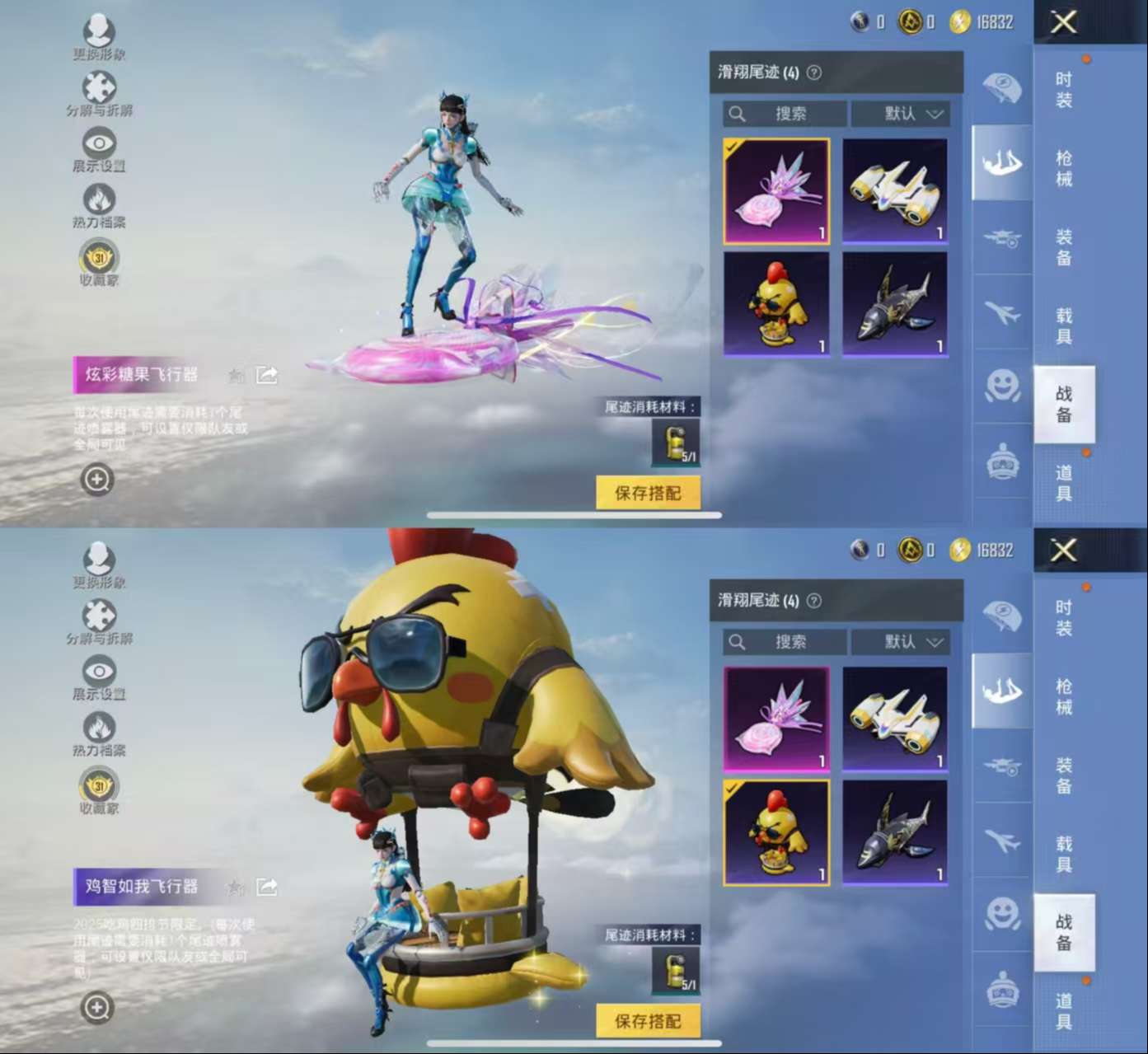Switch to 枪械 tab on candy glider screen

coord(1064,168)
